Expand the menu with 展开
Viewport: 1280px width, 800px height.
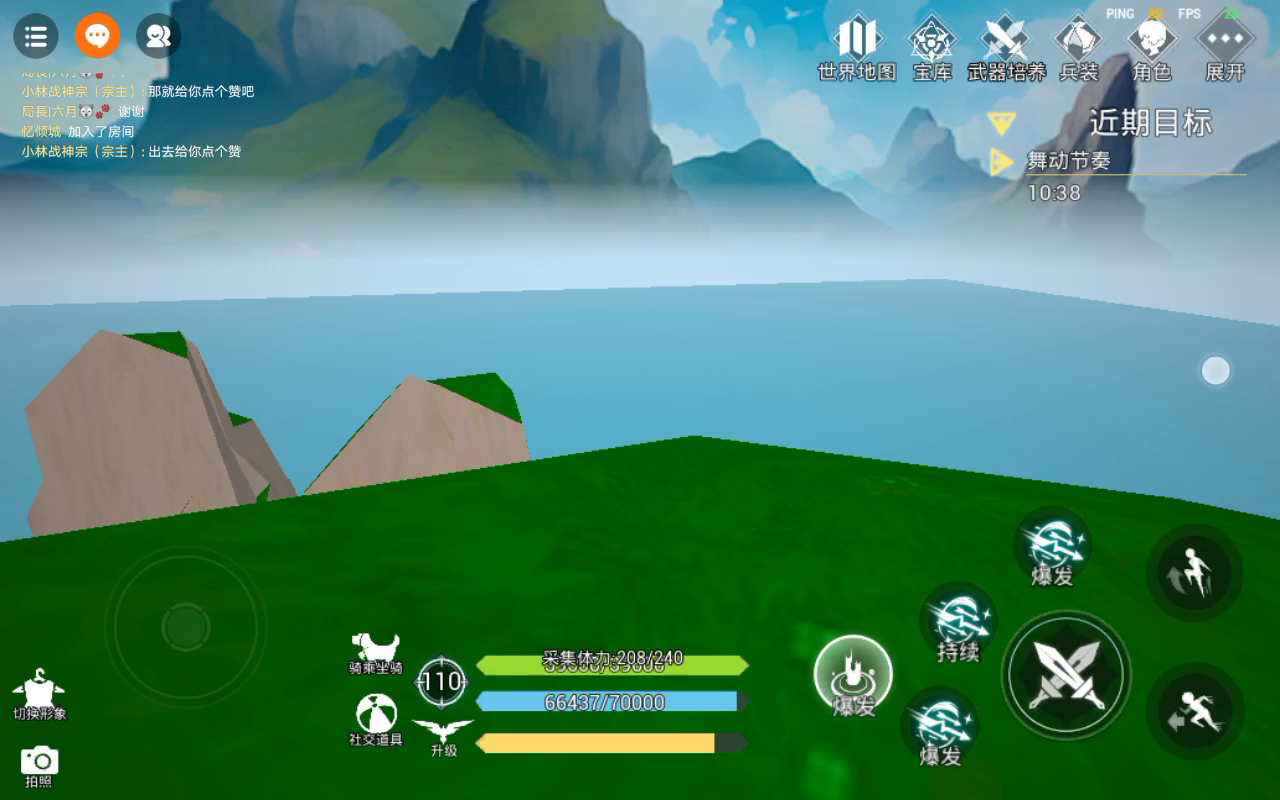pyautogui.click(x=1225, y=46)
